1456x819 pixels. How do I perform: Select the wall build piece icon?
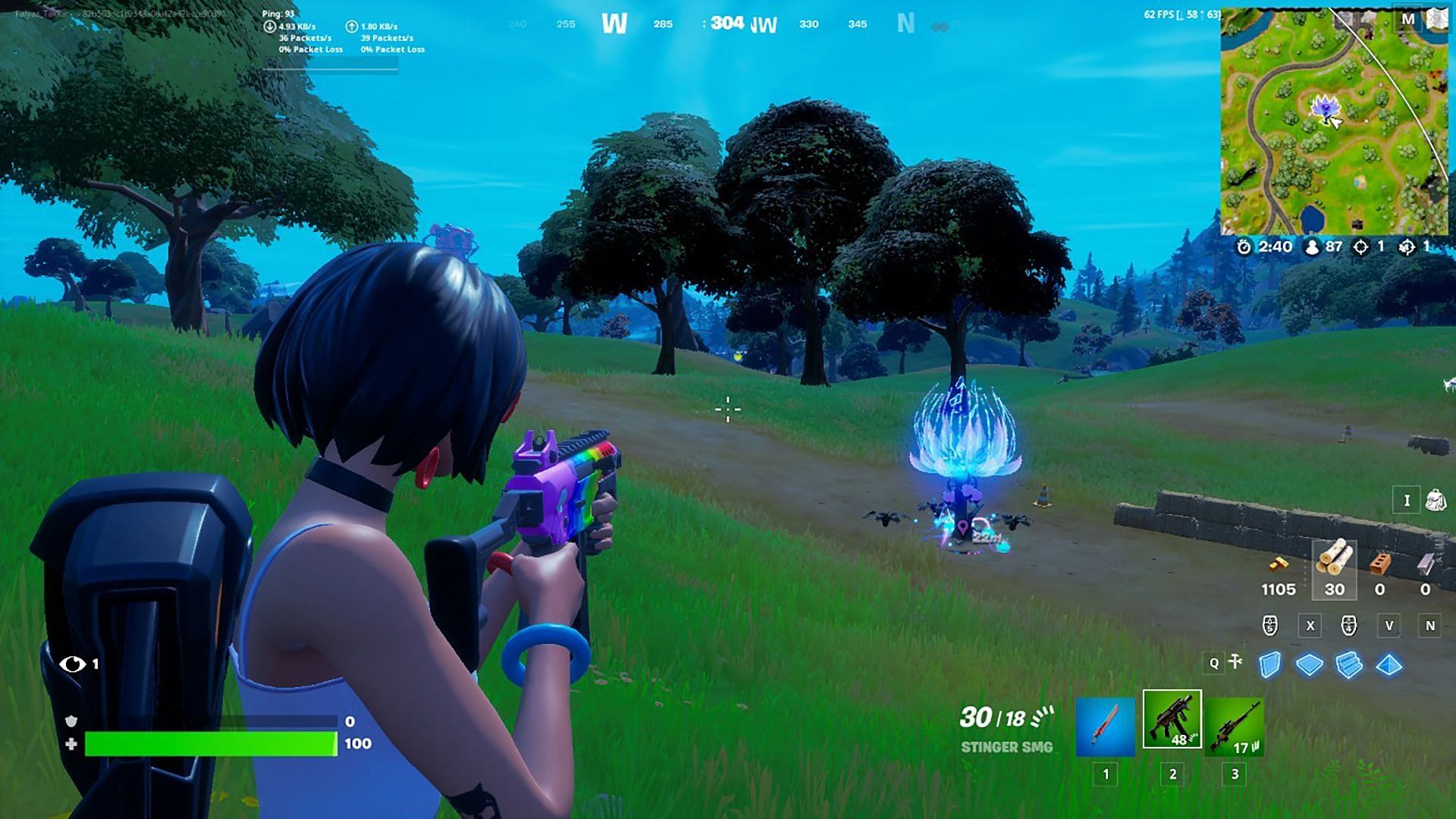pyautogui.click(x=1270, y=665)
